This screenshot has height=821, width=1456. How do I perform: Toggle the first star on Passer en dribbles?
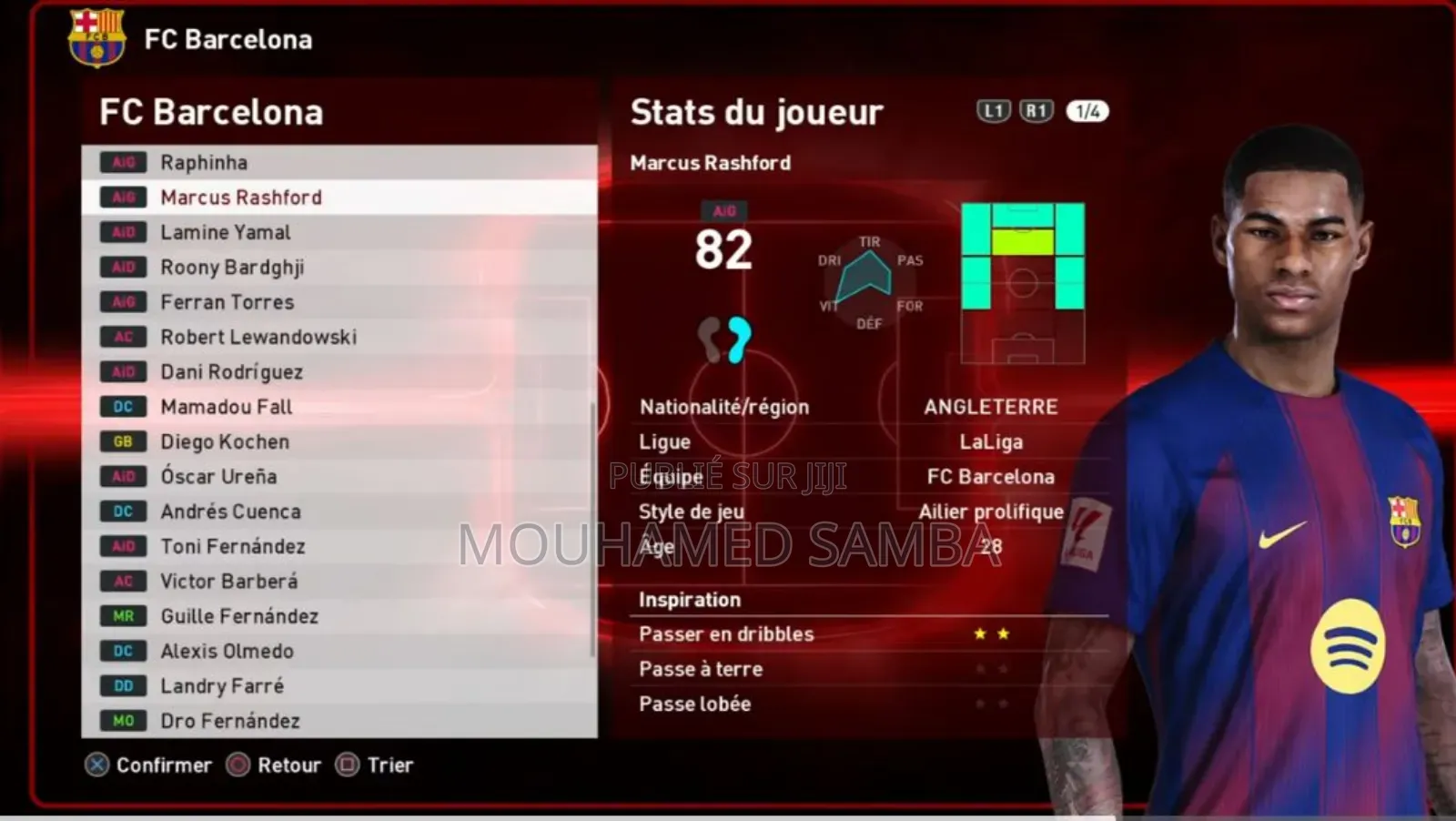[977, 633]
